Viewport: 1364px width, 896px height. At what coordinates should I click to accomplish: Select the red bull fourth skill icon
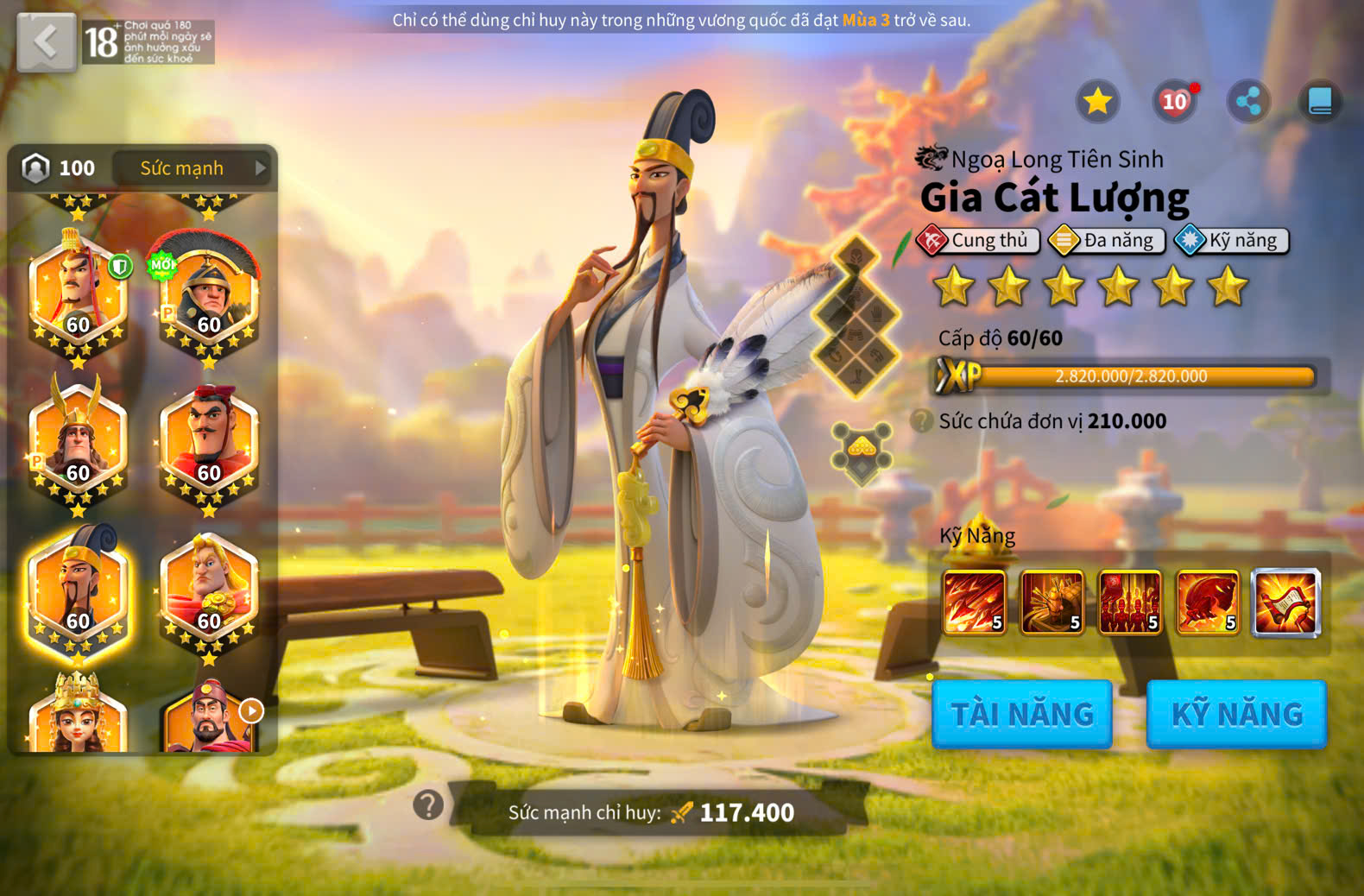tap(1208, 602)
